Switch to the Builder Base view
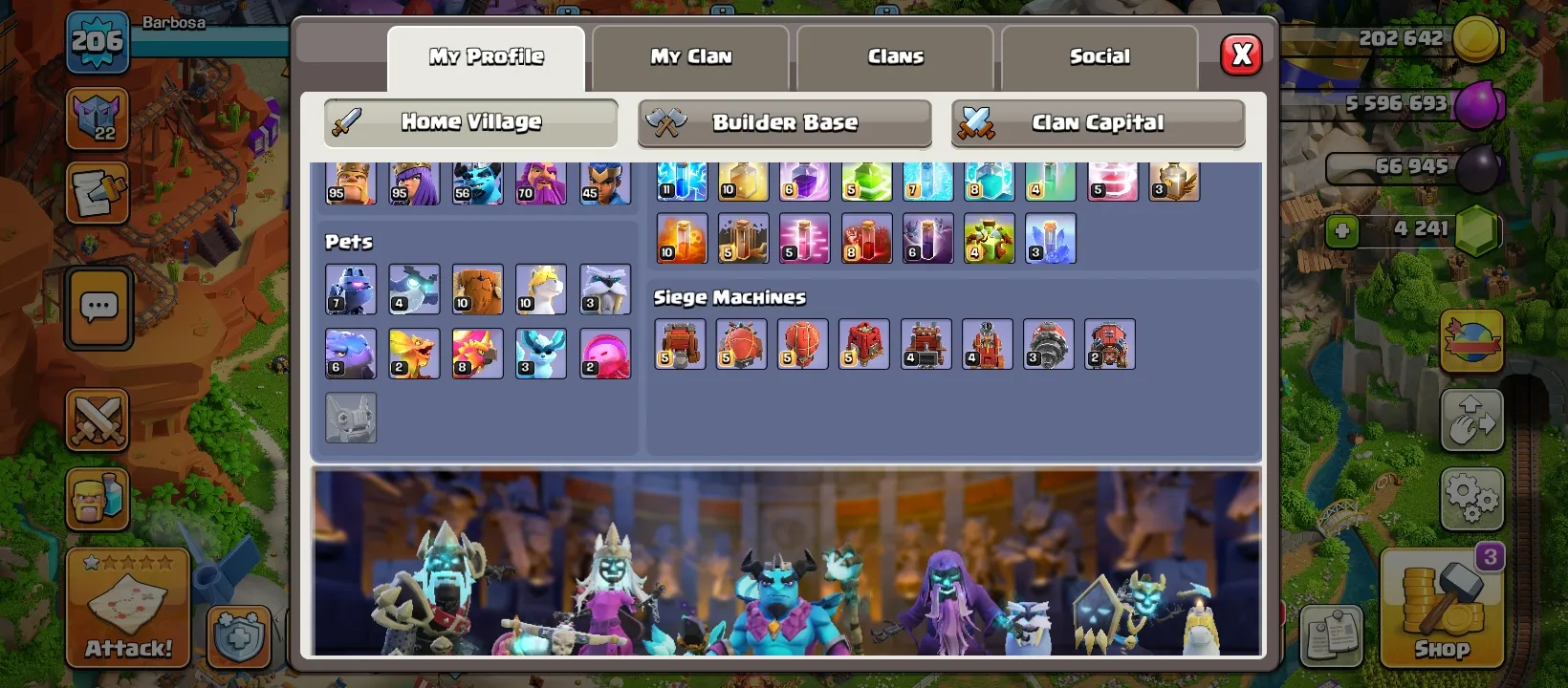This screenshot has height=688, width=1568. [x=784, y=122]
